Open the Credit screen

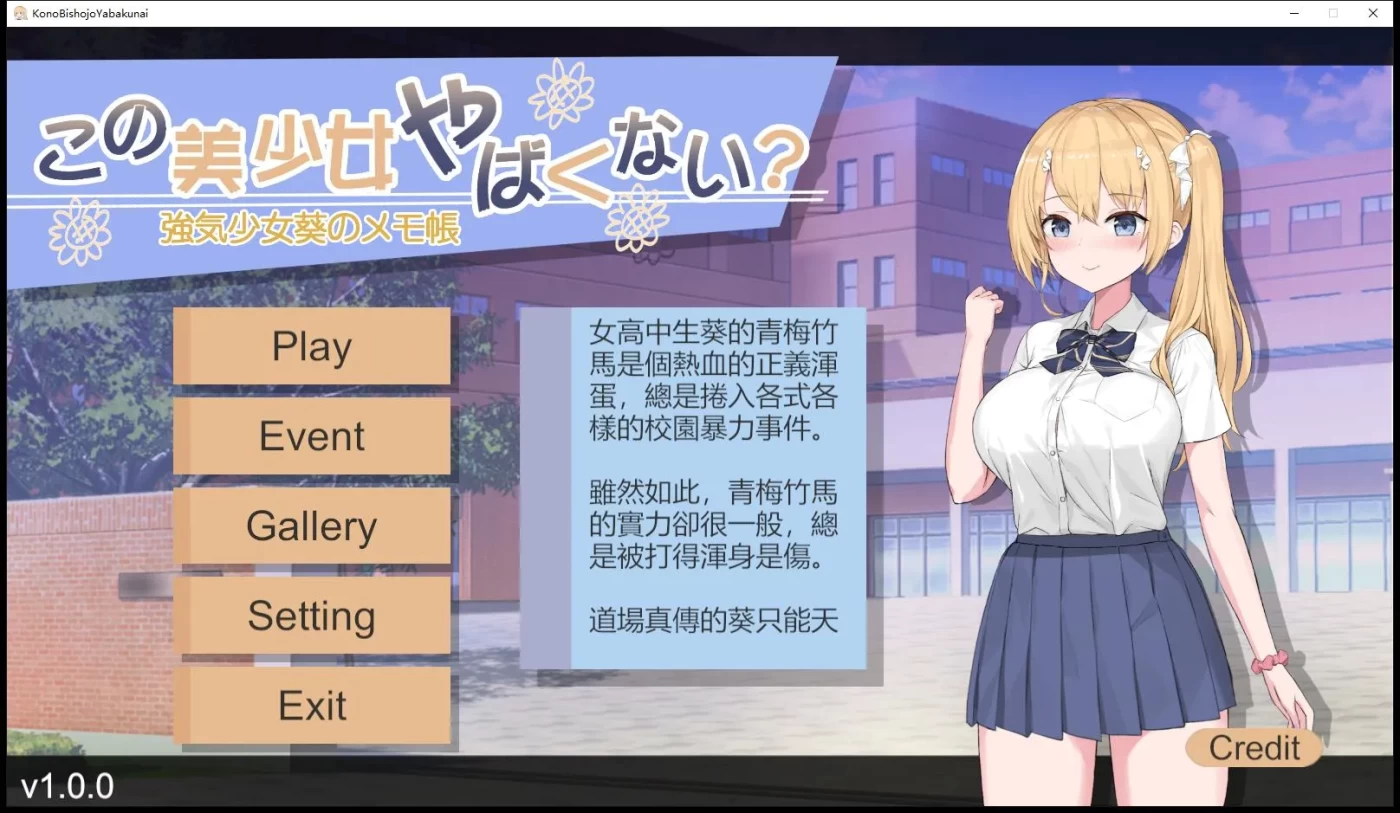[1253, 747]
